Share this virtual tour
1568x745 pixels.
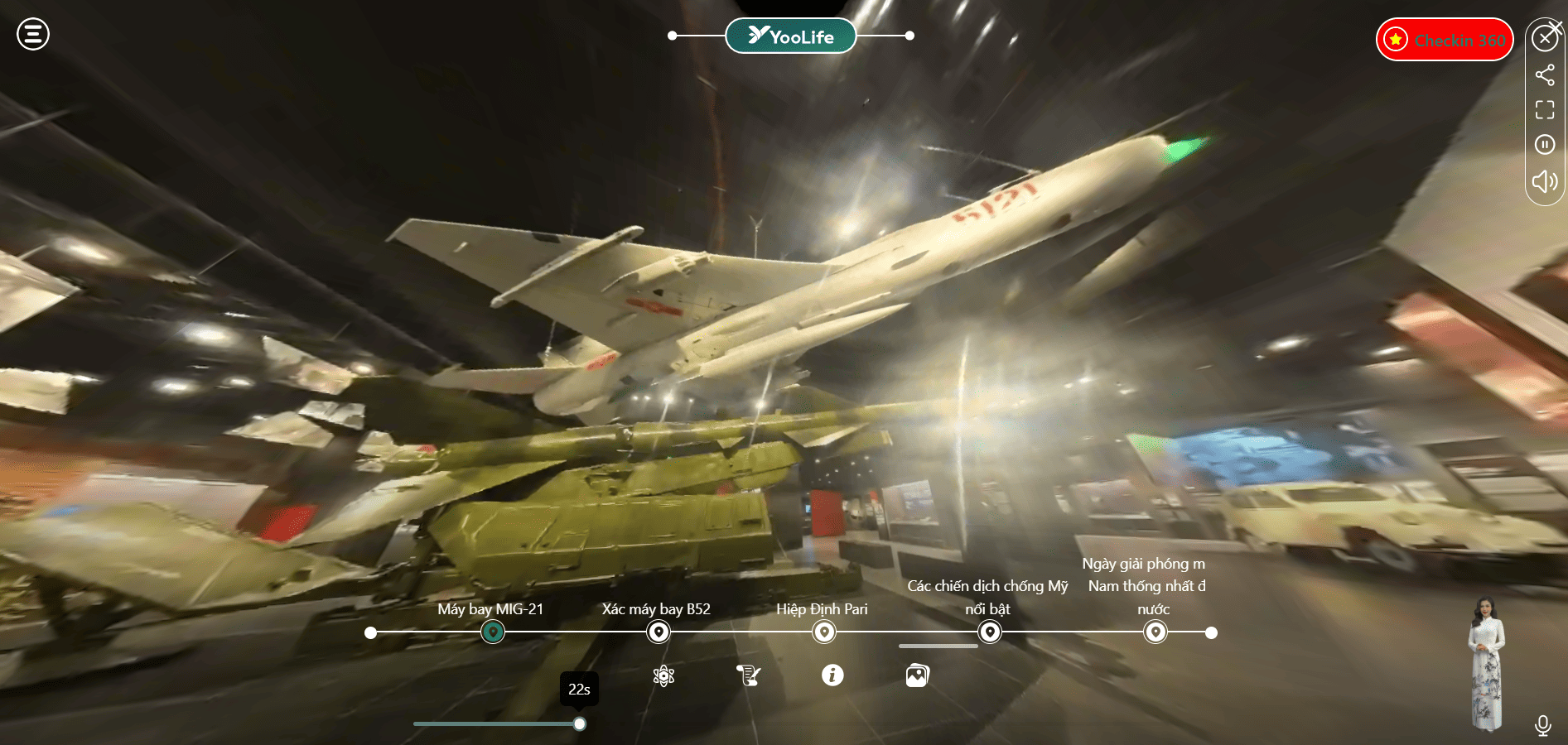click(1545, 75)
